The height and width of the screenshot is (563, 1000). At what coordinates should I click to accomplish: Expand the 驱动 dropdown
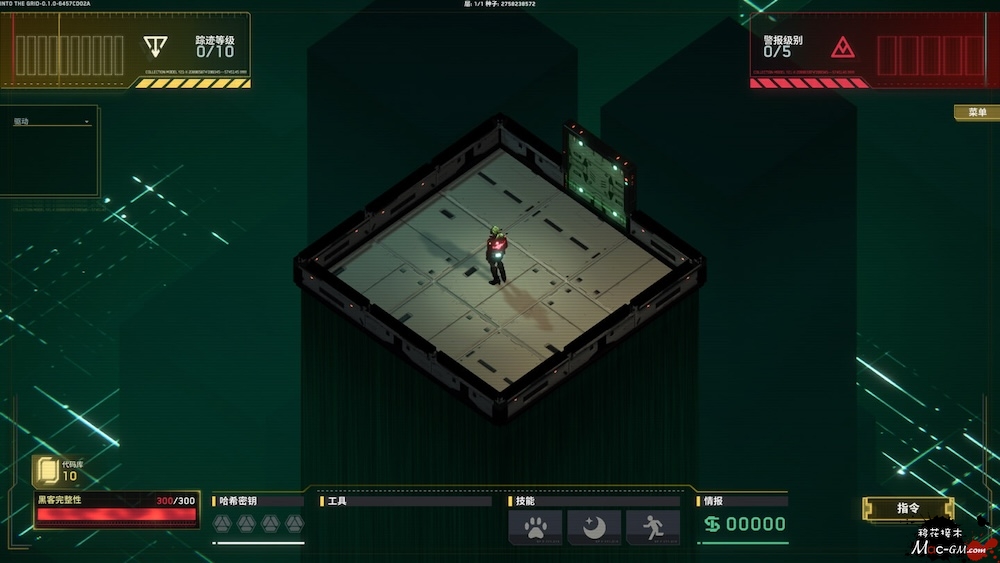[x=52, y=122]
